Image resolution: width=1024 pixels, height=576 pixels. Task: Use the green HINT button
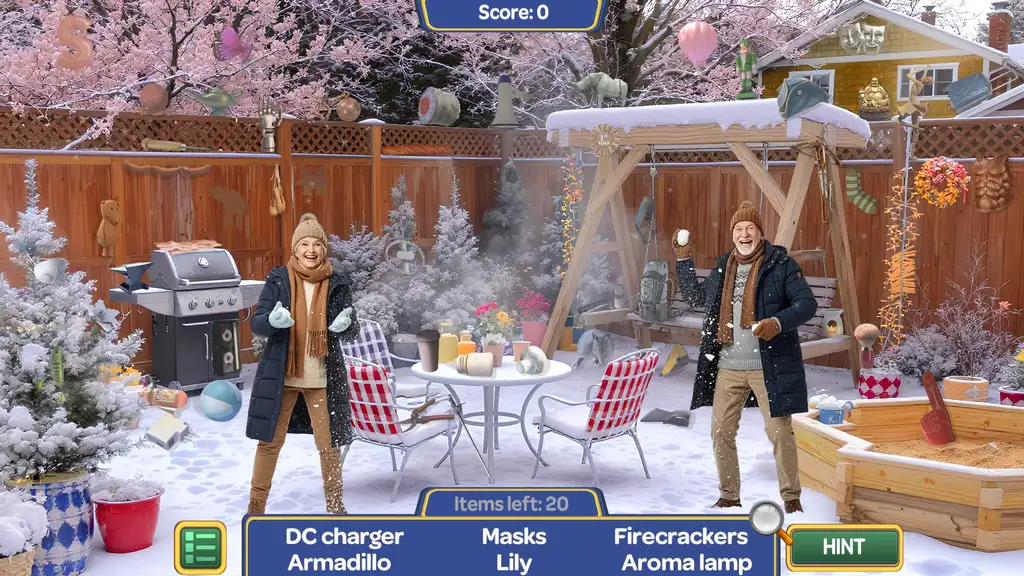click(843, 547)
